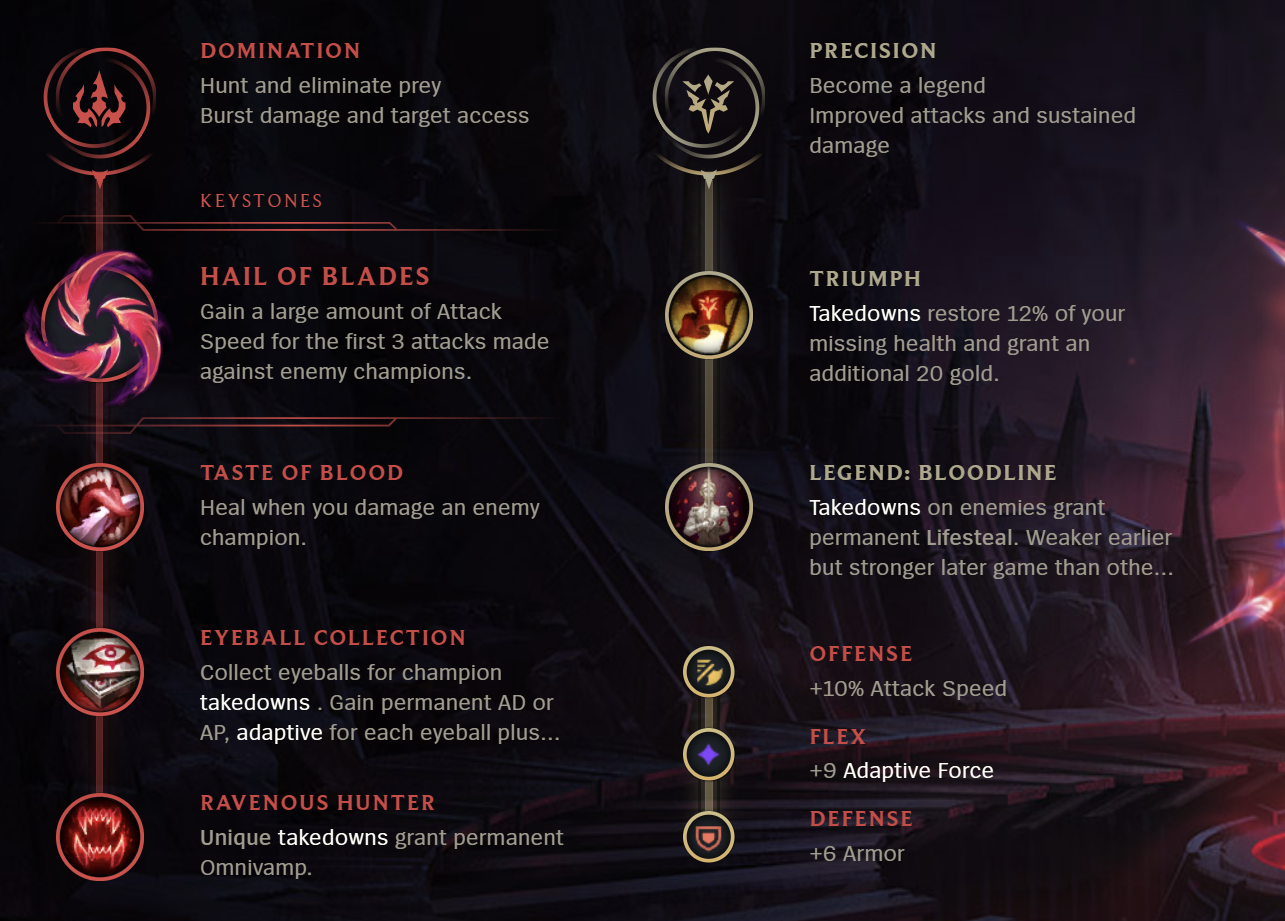Screen dimensions: 1285x921
Task: Select the Legend: Bloodline rune icon
Action: click(709, 507)
